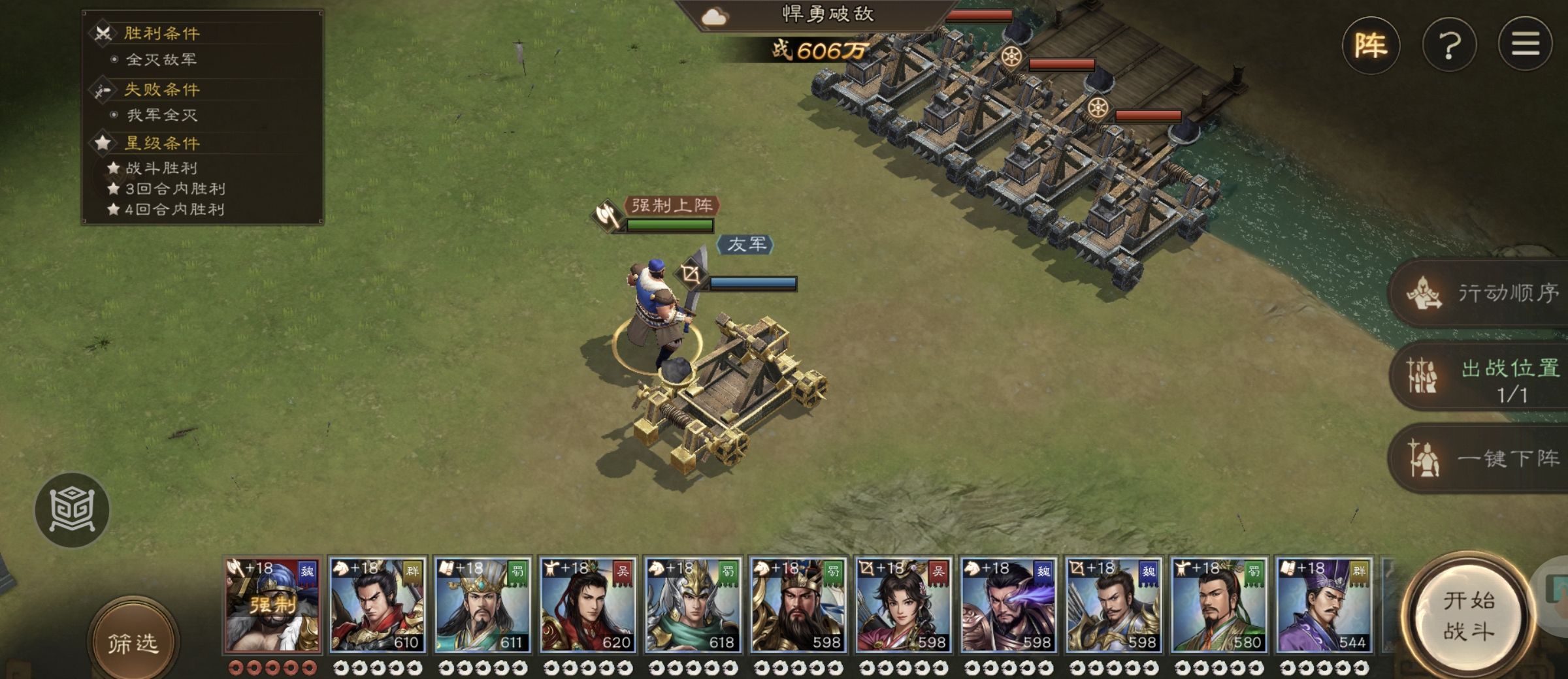This screenshot has height=679, width=1568.
Task: Select the forced 强制 hero card
Action: click(272, 605)
